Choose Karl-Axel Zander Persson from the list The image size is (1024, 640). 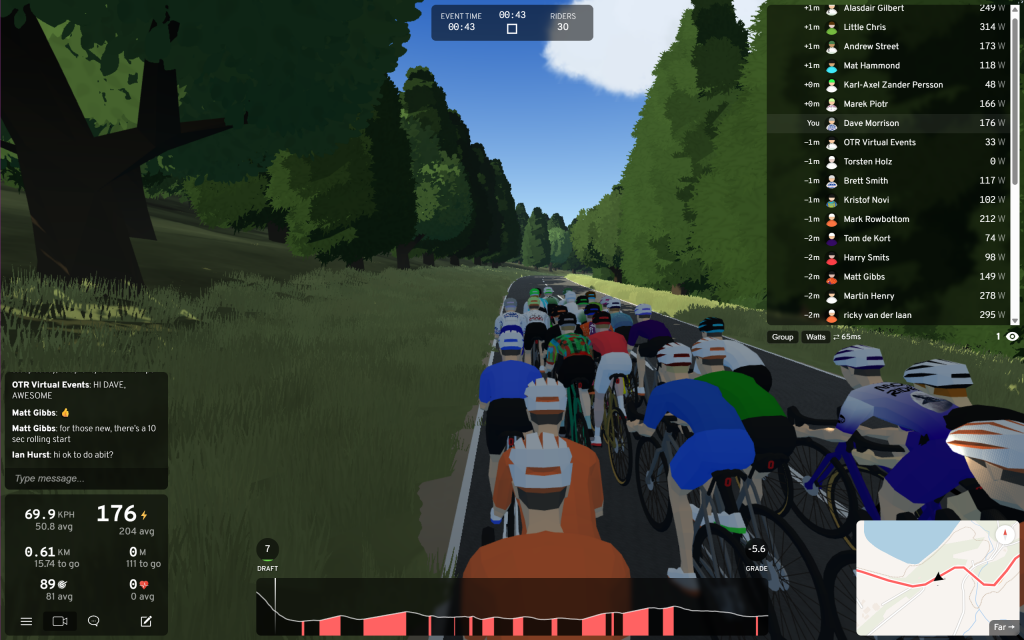pyautogui.click(x=890, y=85)
